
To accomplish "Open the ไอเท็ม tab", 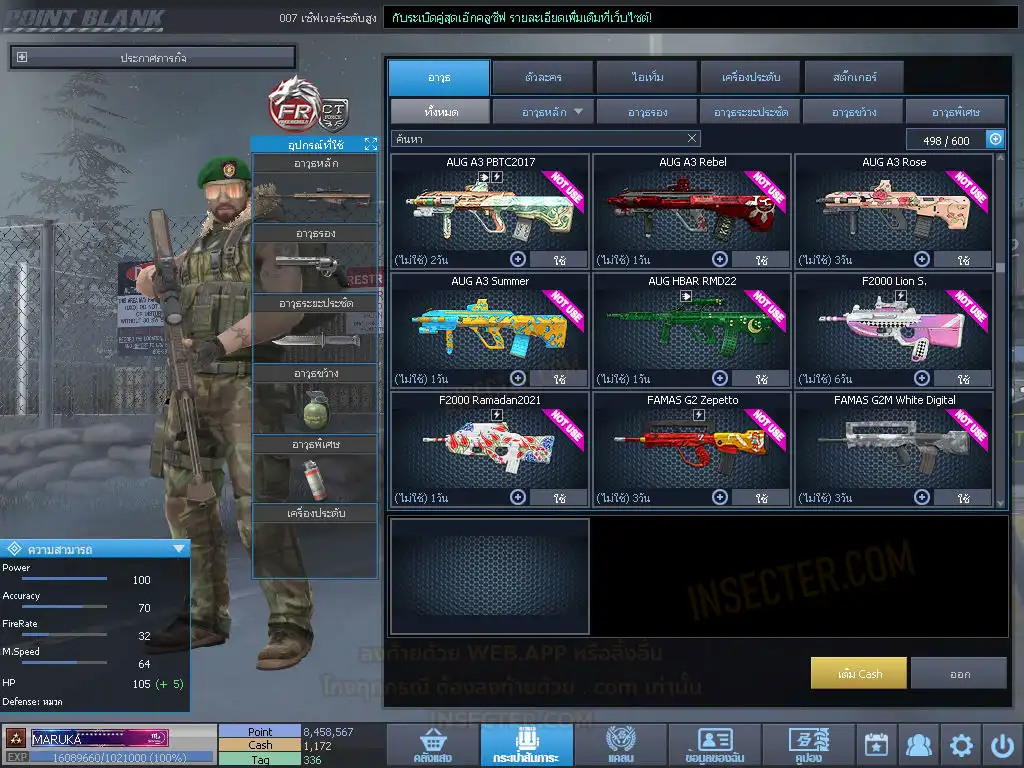I will (648, 77).
